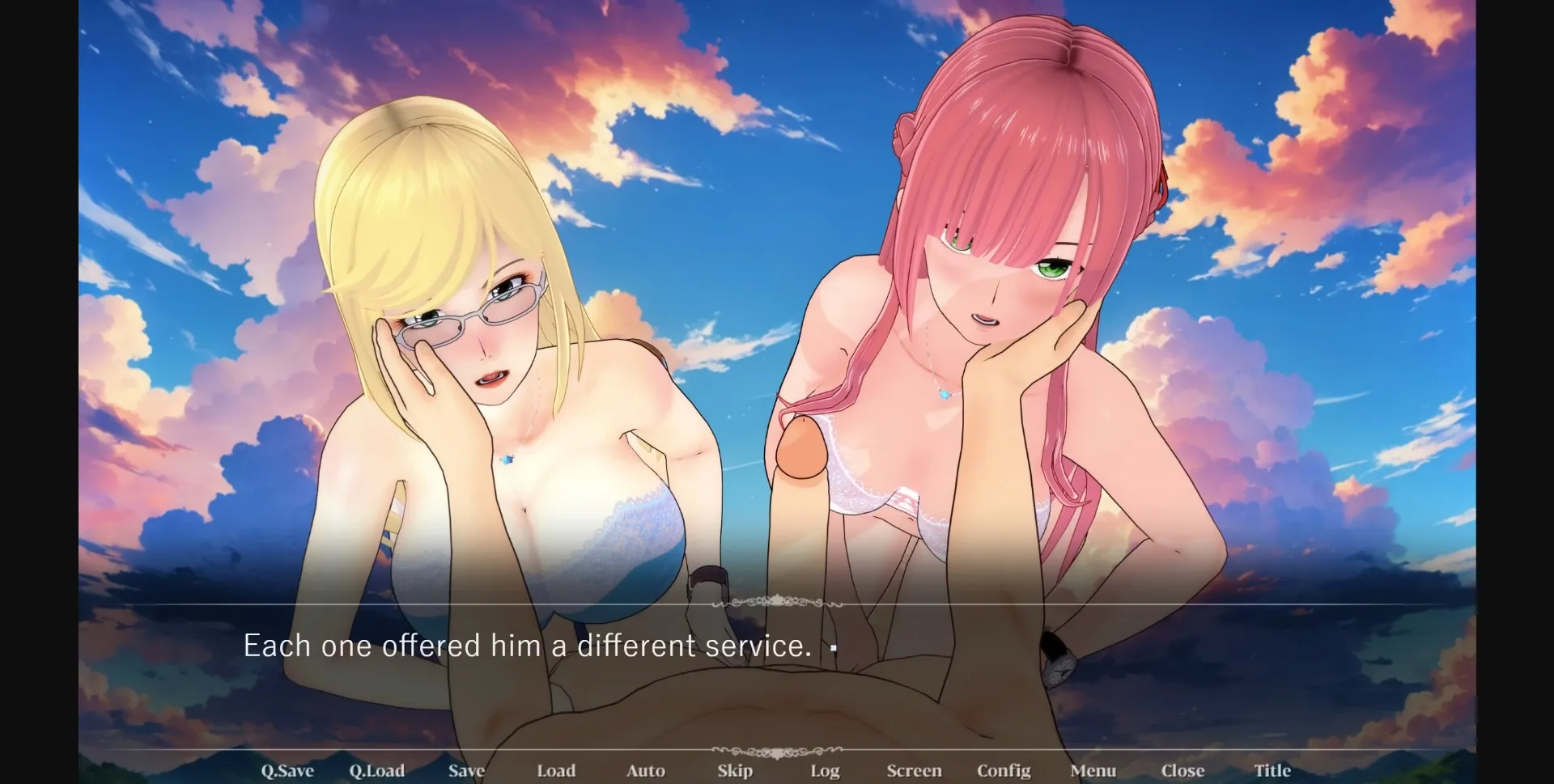
Task: Hide the textbox with Close
Action: 1183,770
